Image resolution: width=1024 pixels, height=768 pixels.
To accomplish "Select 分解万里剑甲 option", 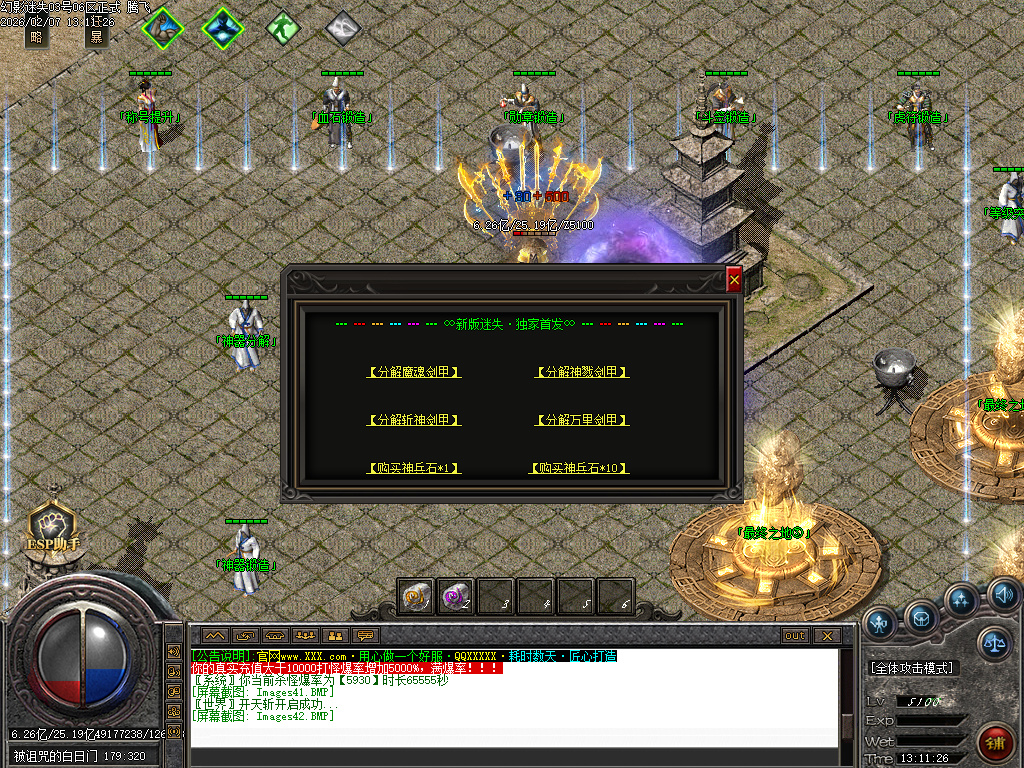I will point(582,420).
